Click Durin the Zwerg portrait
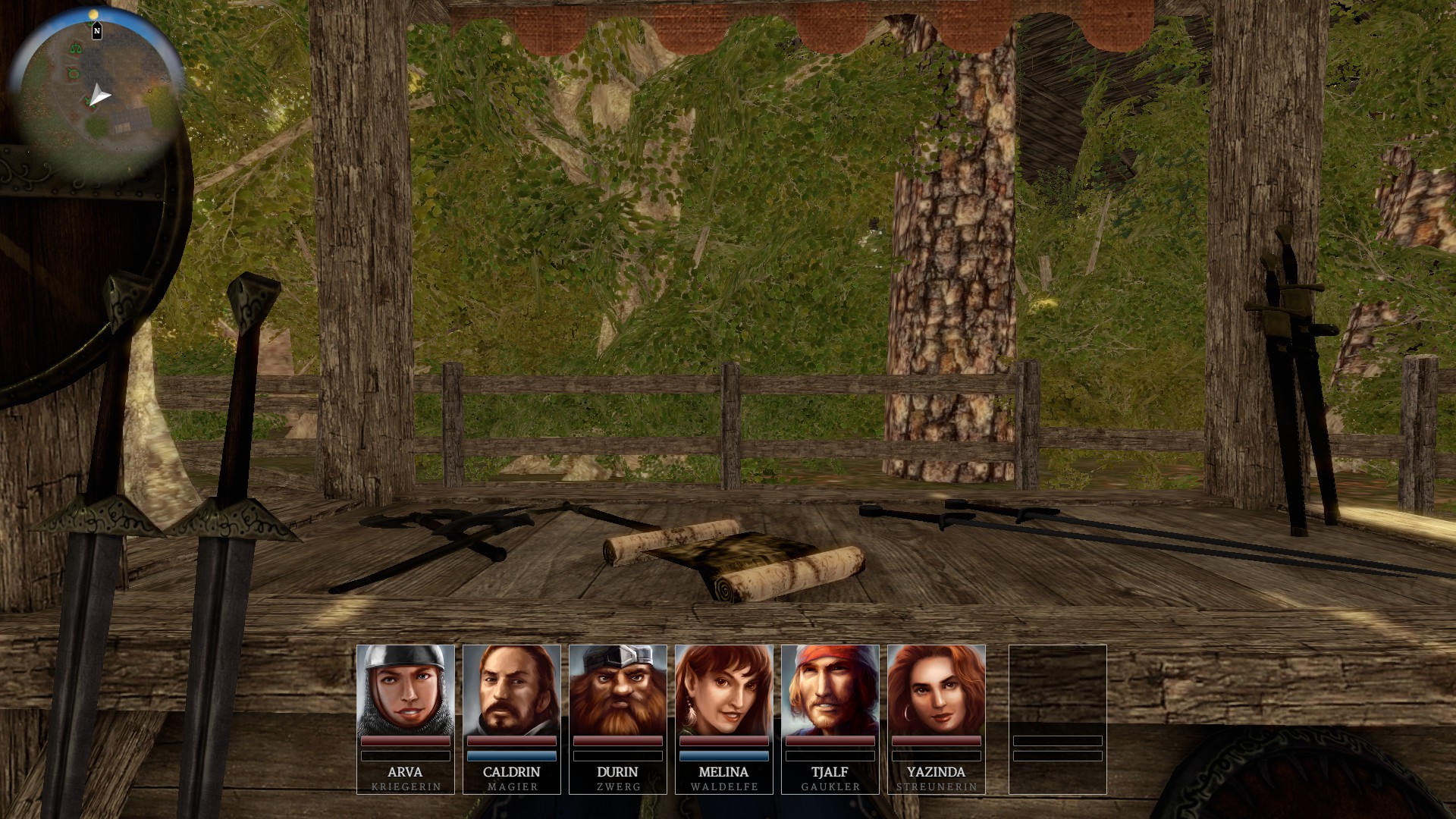This screenshot has height=819, width=1456. pyautogui.click(x=617, y=690)
